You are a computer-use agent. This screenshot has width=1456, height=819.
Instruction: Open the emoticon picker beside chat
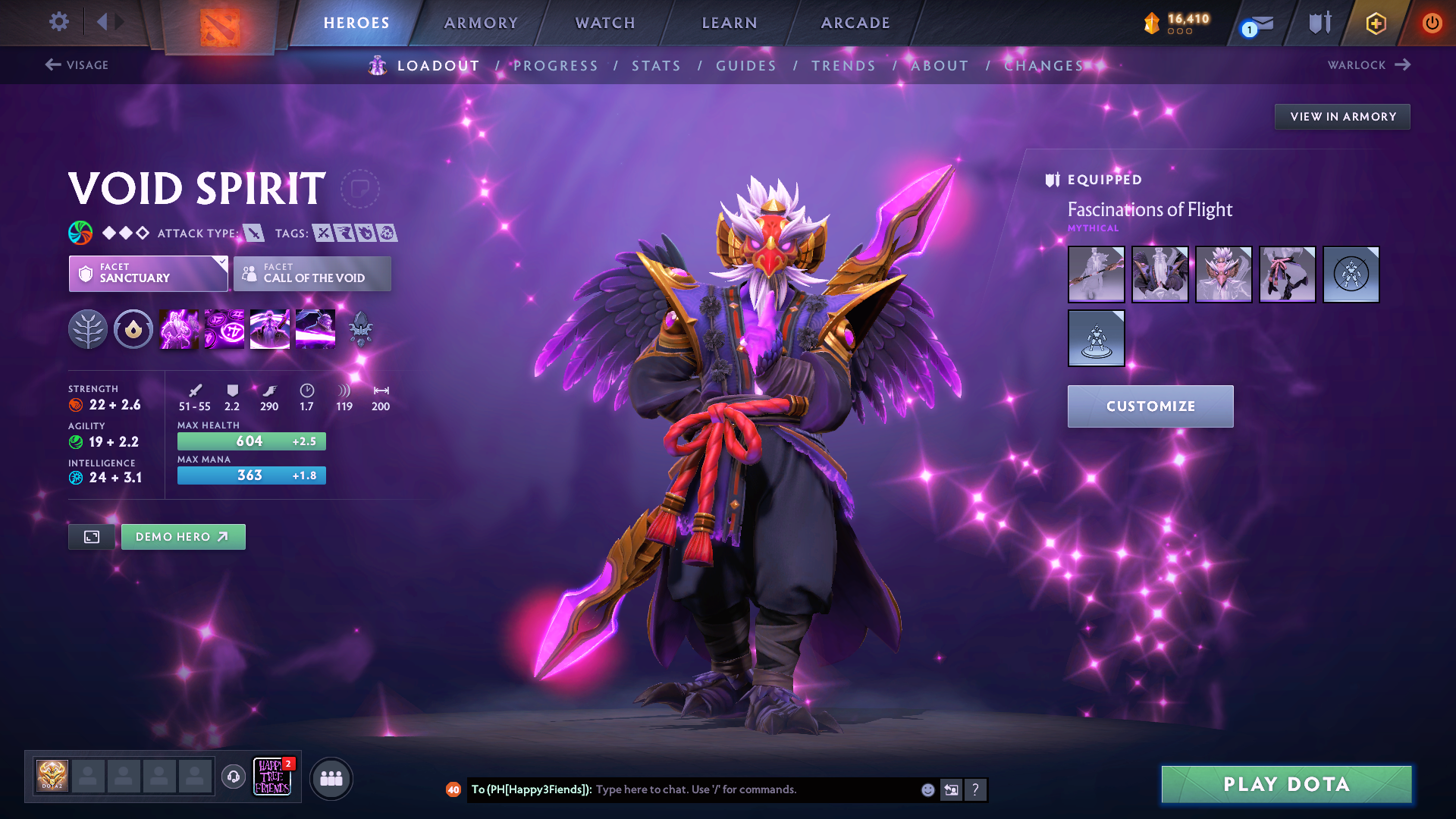point(927,789)
